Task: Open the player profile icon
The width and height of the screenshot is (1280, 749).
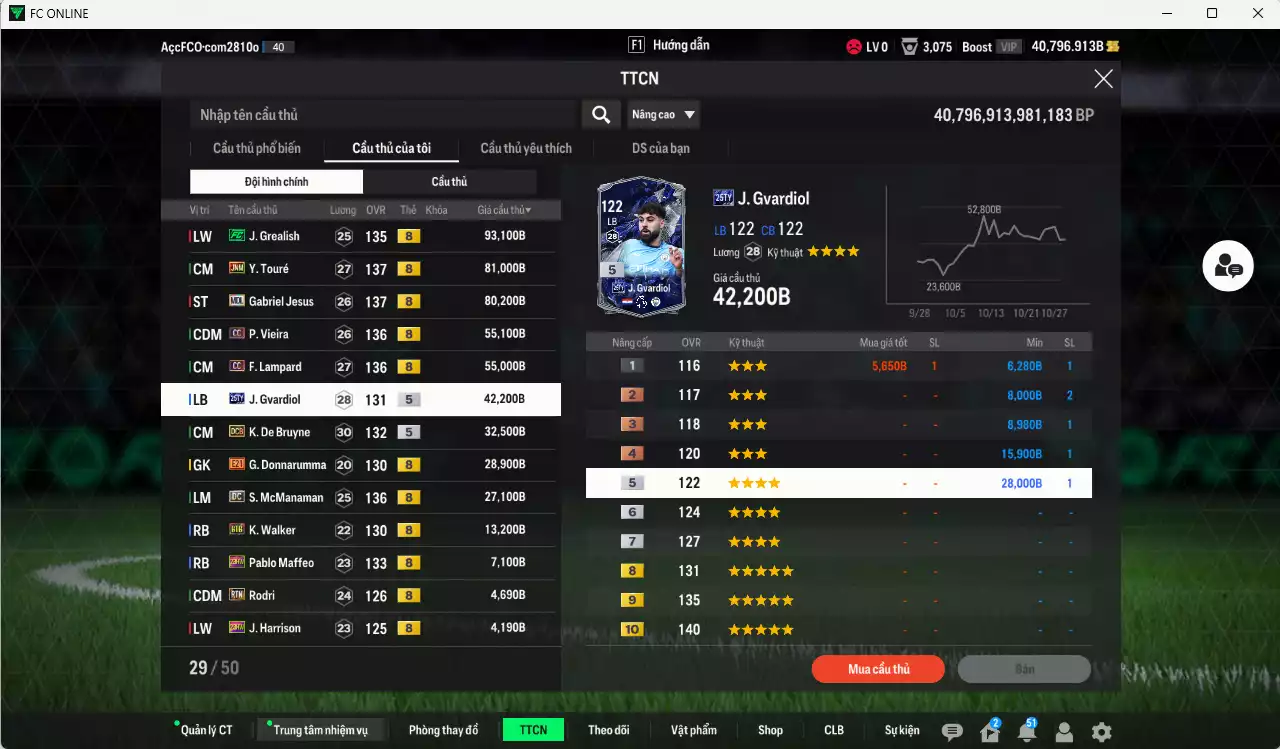Action: (1064, 733)
